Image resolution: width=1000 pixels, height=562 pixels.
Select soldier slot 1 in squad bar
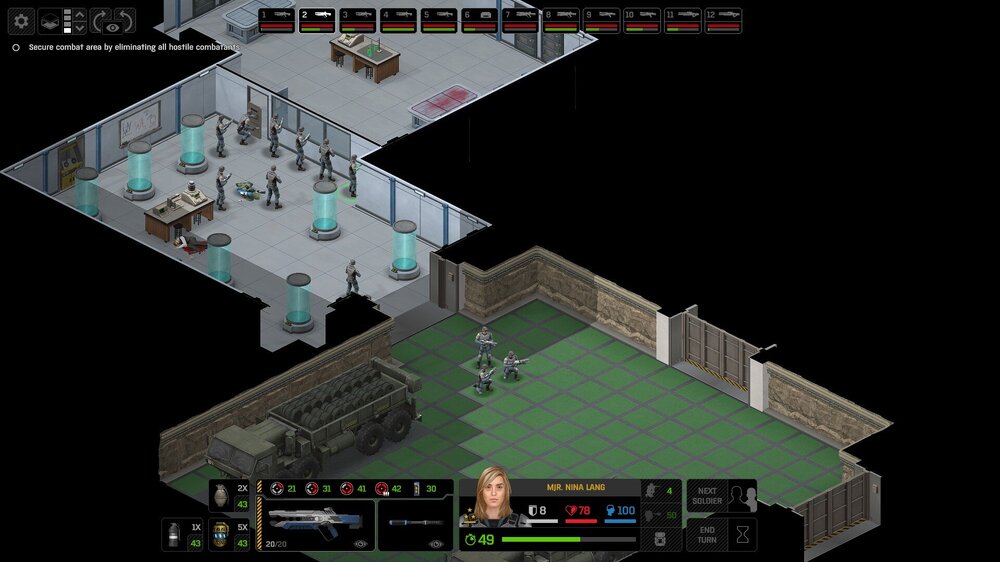[276, 20]
